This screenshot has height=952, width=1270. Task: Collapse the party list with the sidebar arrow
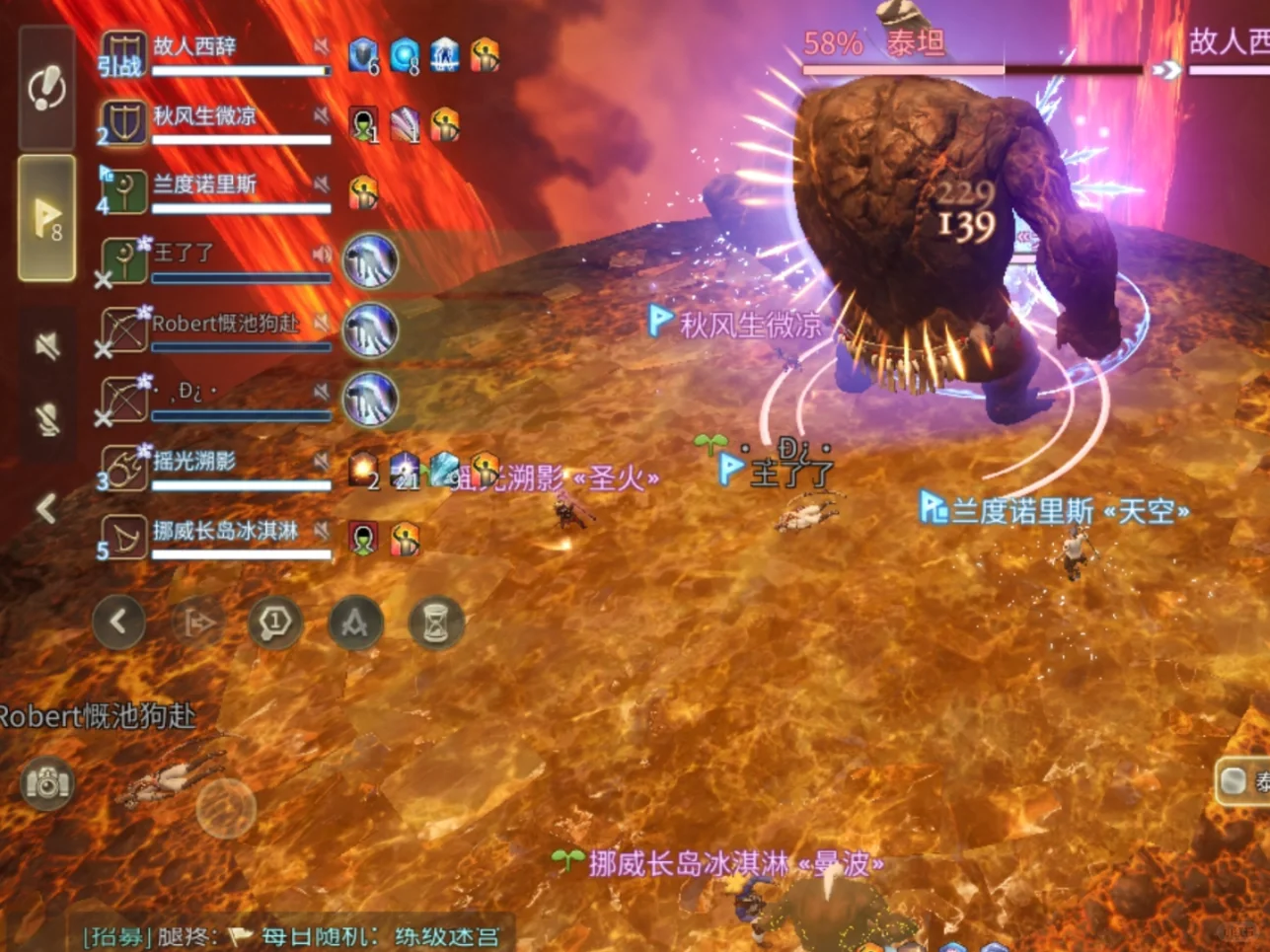(x=46, y=509)
